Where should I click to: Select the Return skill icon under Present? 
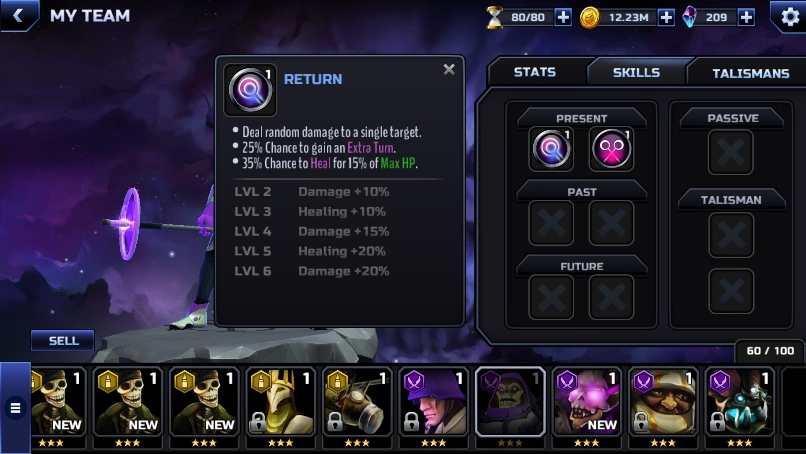coord(551,150)
